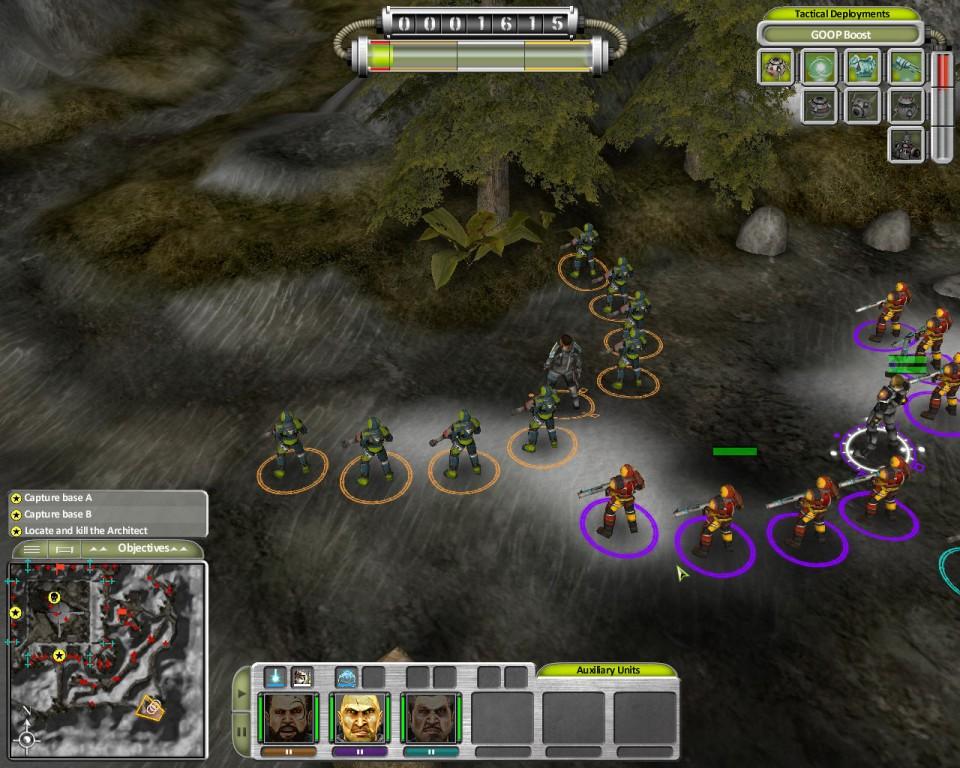The image size is (960, 768).
Task: Select the third squad leader portrait
Action: [431, 718]
